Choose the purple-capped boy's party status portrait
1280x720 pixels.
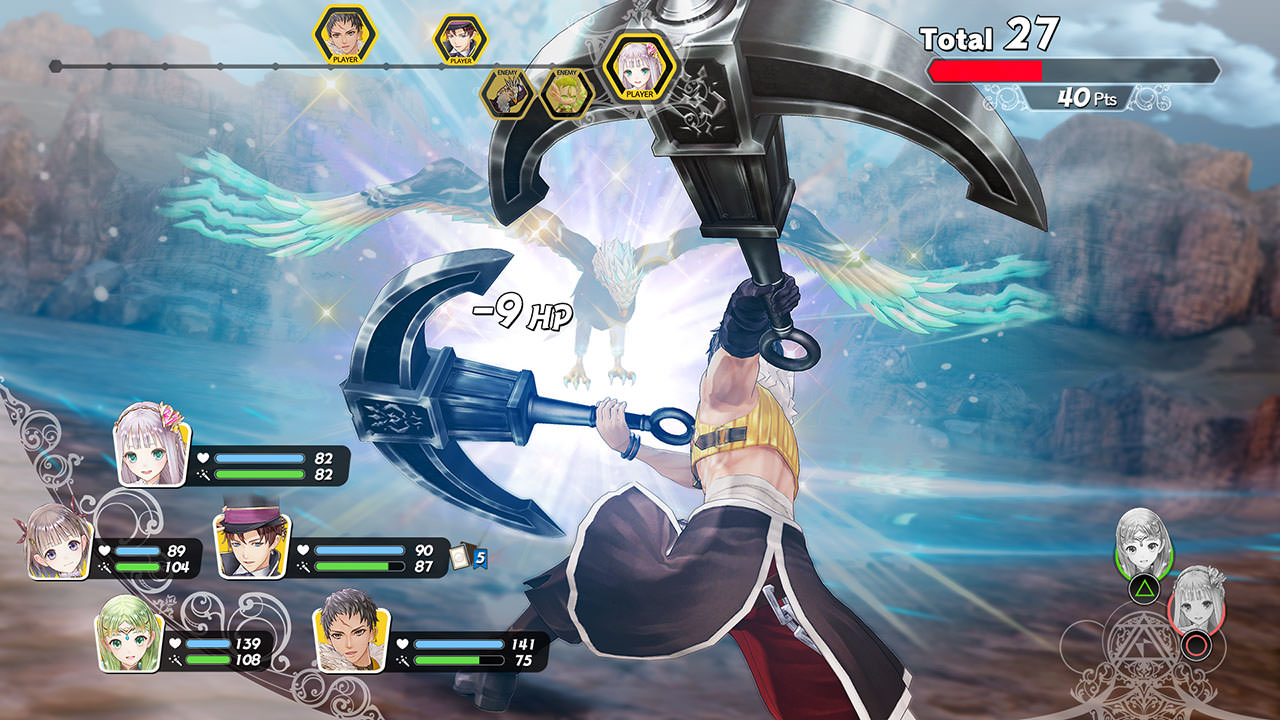[x=250, y=541]
